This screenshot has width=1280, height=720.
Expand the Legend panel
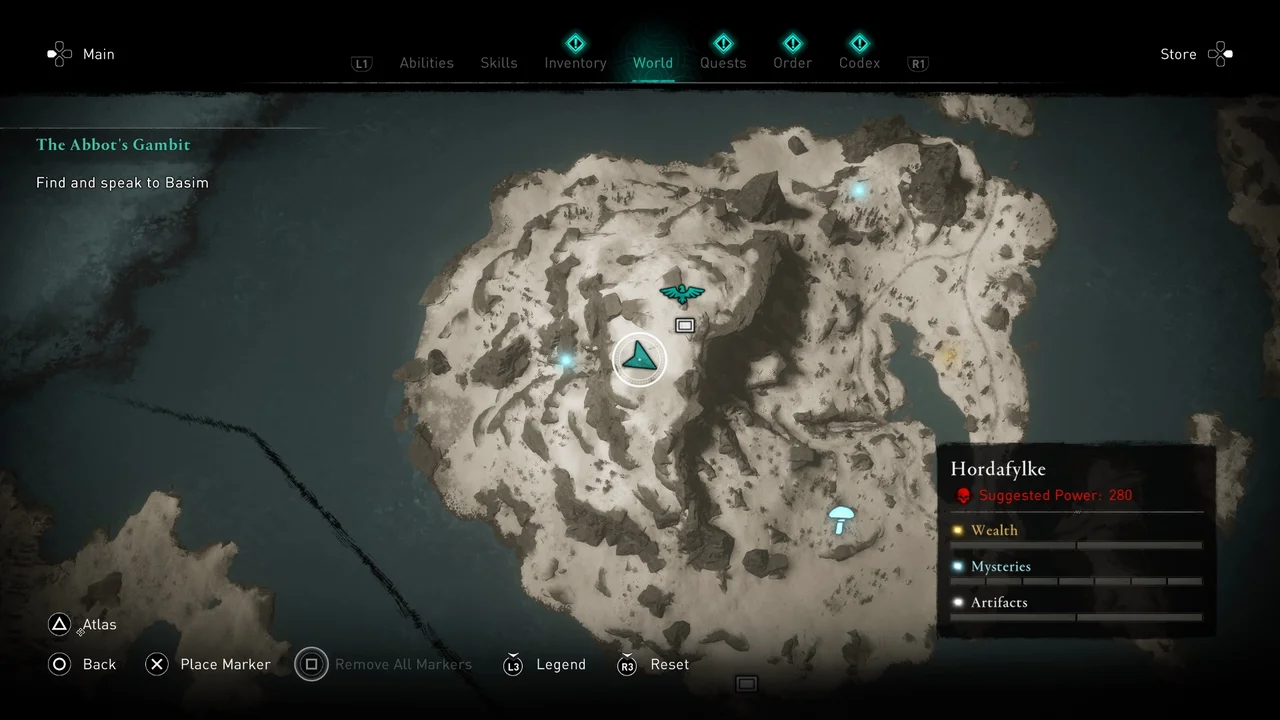tap(560, 664)
